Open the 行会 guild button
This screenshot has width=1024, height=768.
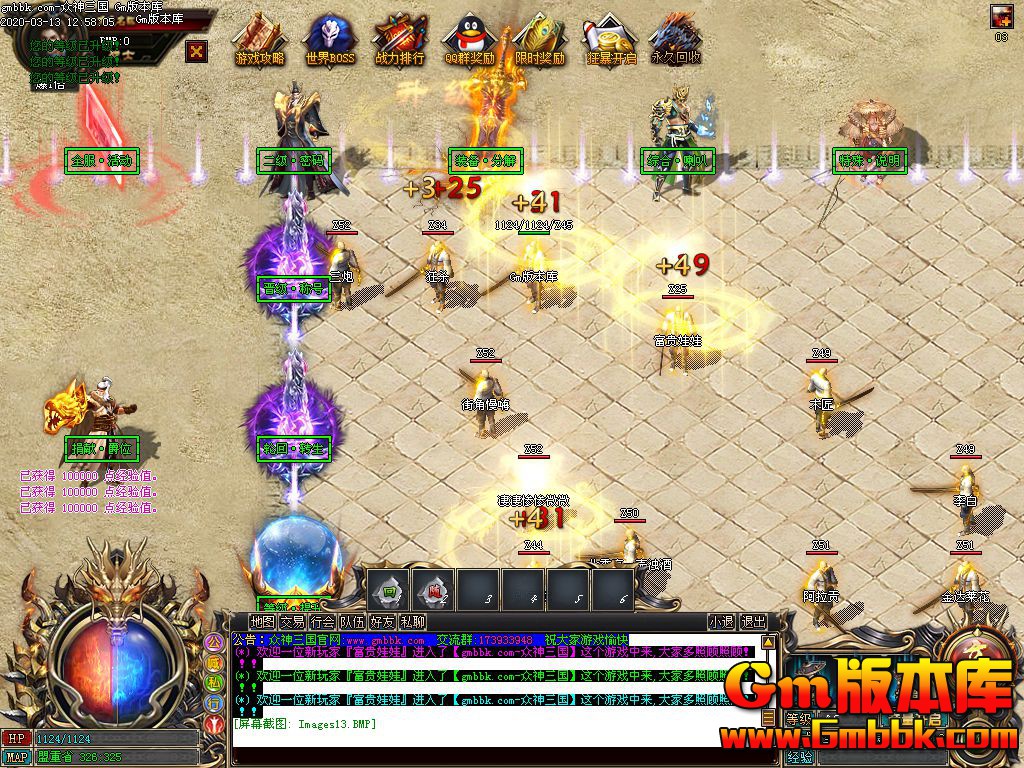pyautogui.click(x=322, y=622)
